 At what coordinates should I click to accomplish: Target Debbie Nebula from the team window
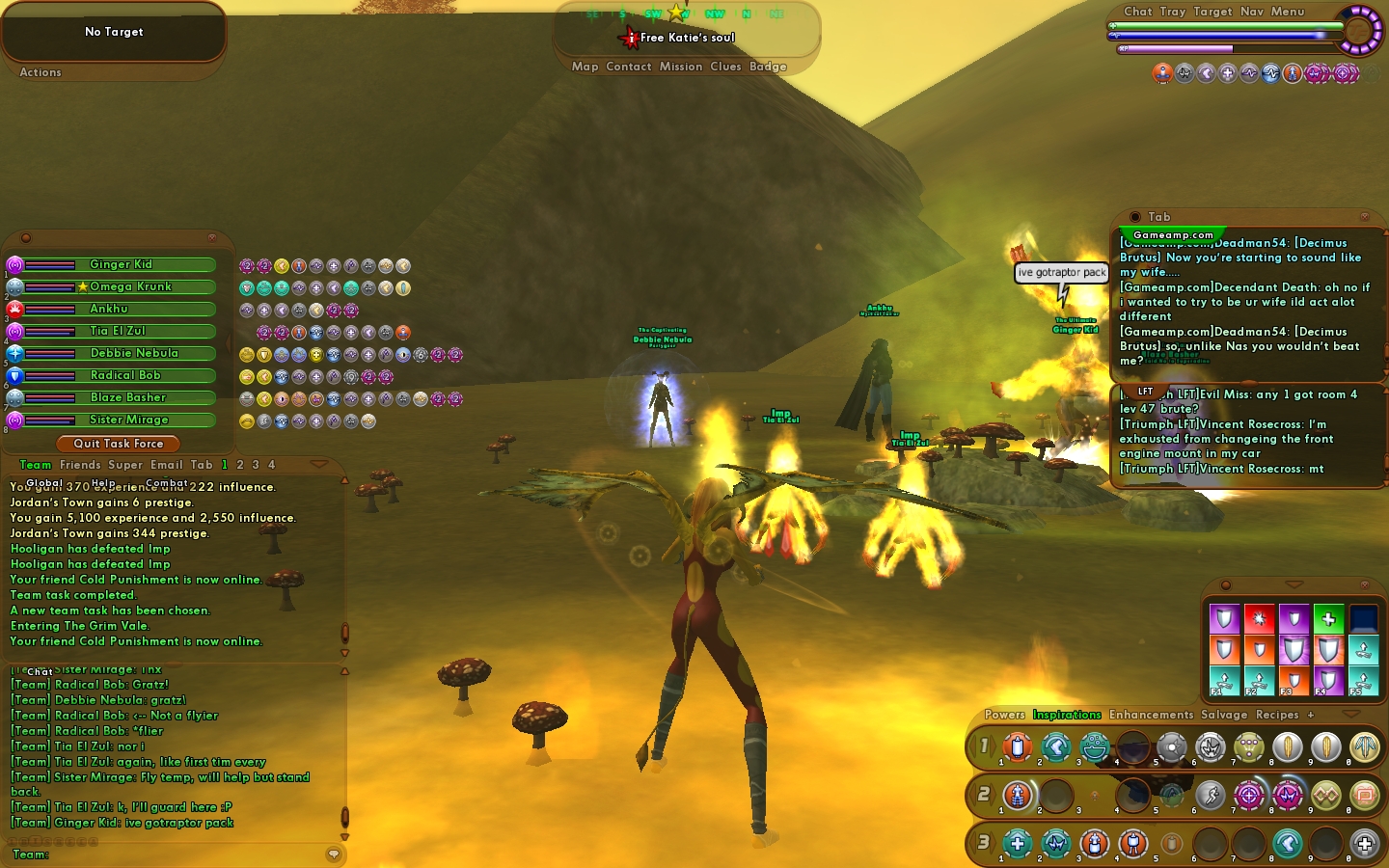[x=134, y=353]
